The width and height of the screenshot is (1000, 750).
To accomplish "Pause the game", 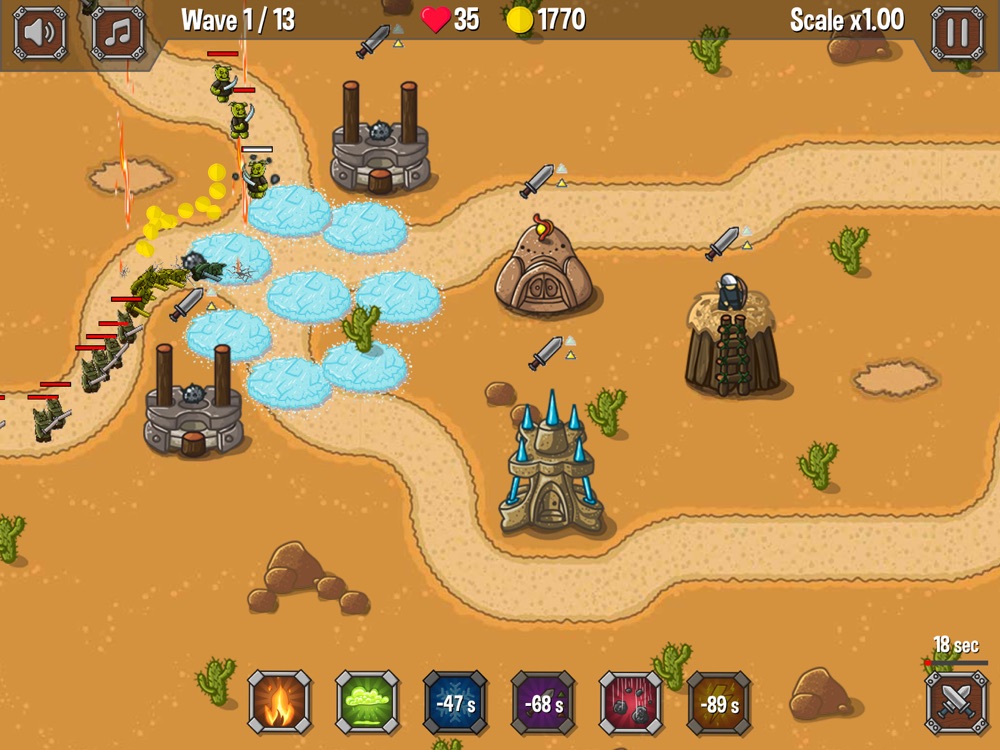I will point(957,33).
